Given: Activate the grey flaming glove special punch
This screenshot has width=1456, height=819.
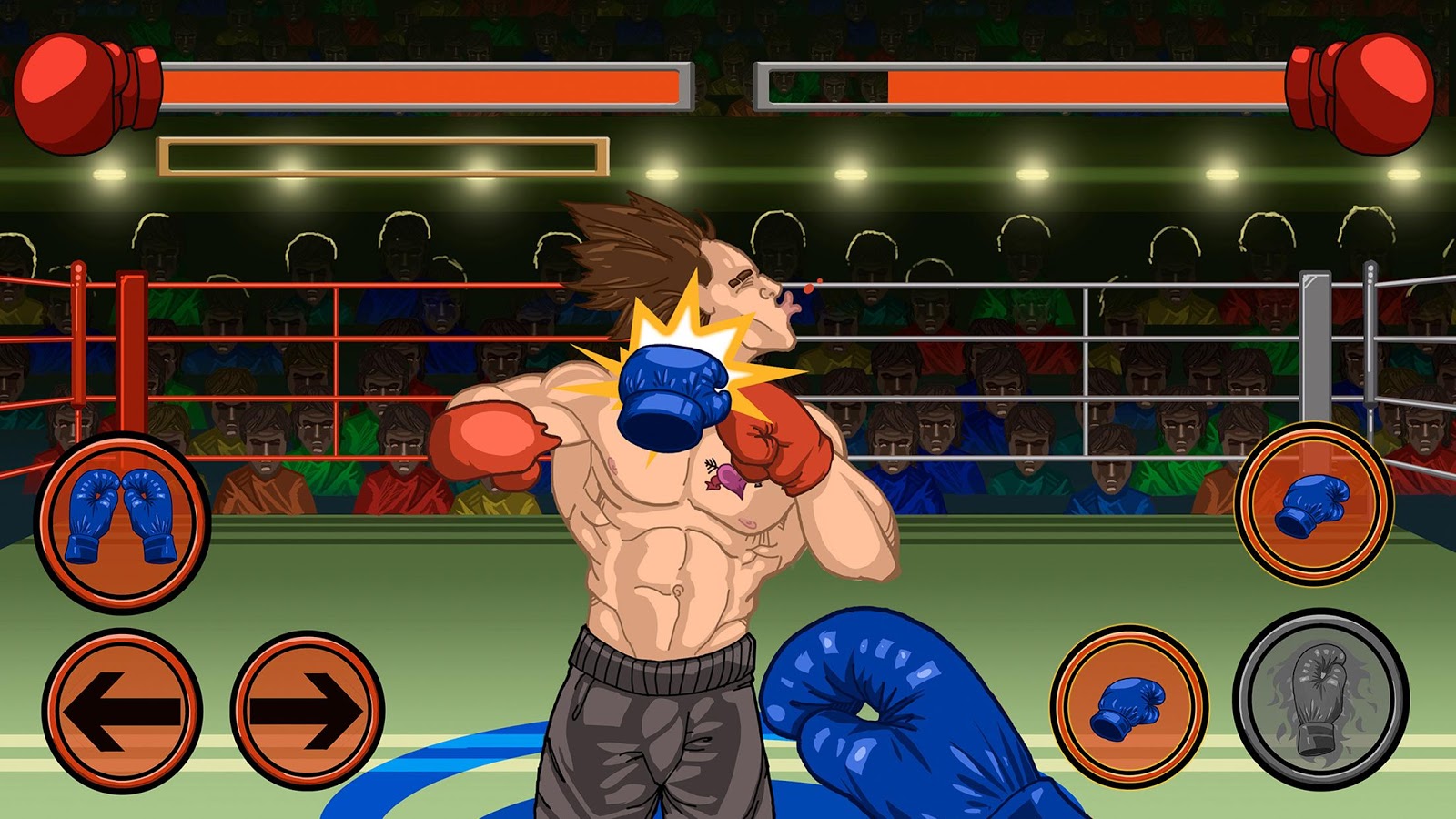Looking at the screenshot, I should tap(1320, 697).
